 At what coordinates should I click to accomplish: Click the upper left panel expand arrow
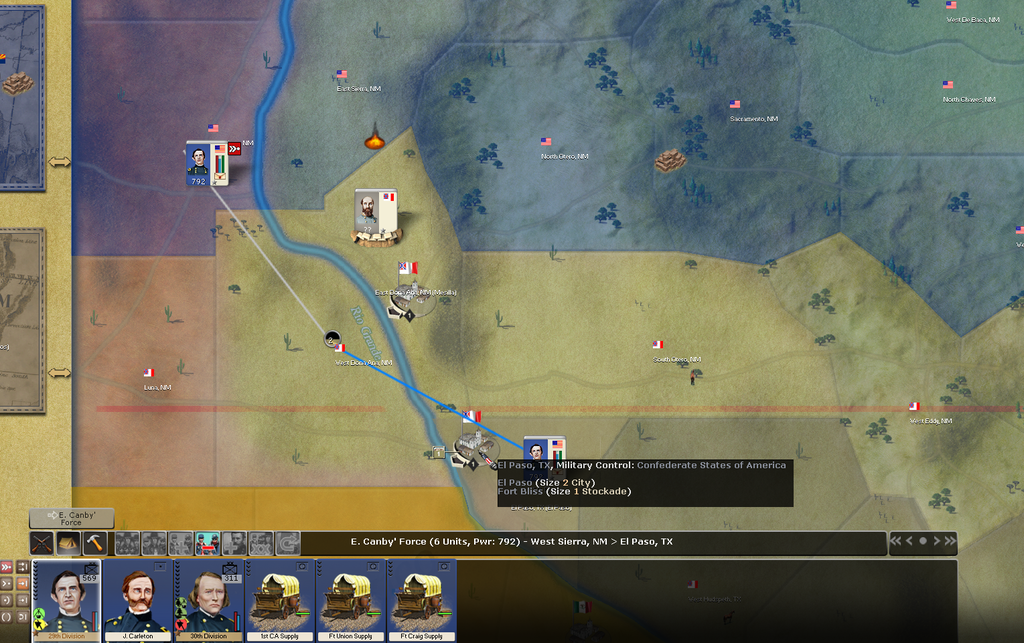pos(59,162)
